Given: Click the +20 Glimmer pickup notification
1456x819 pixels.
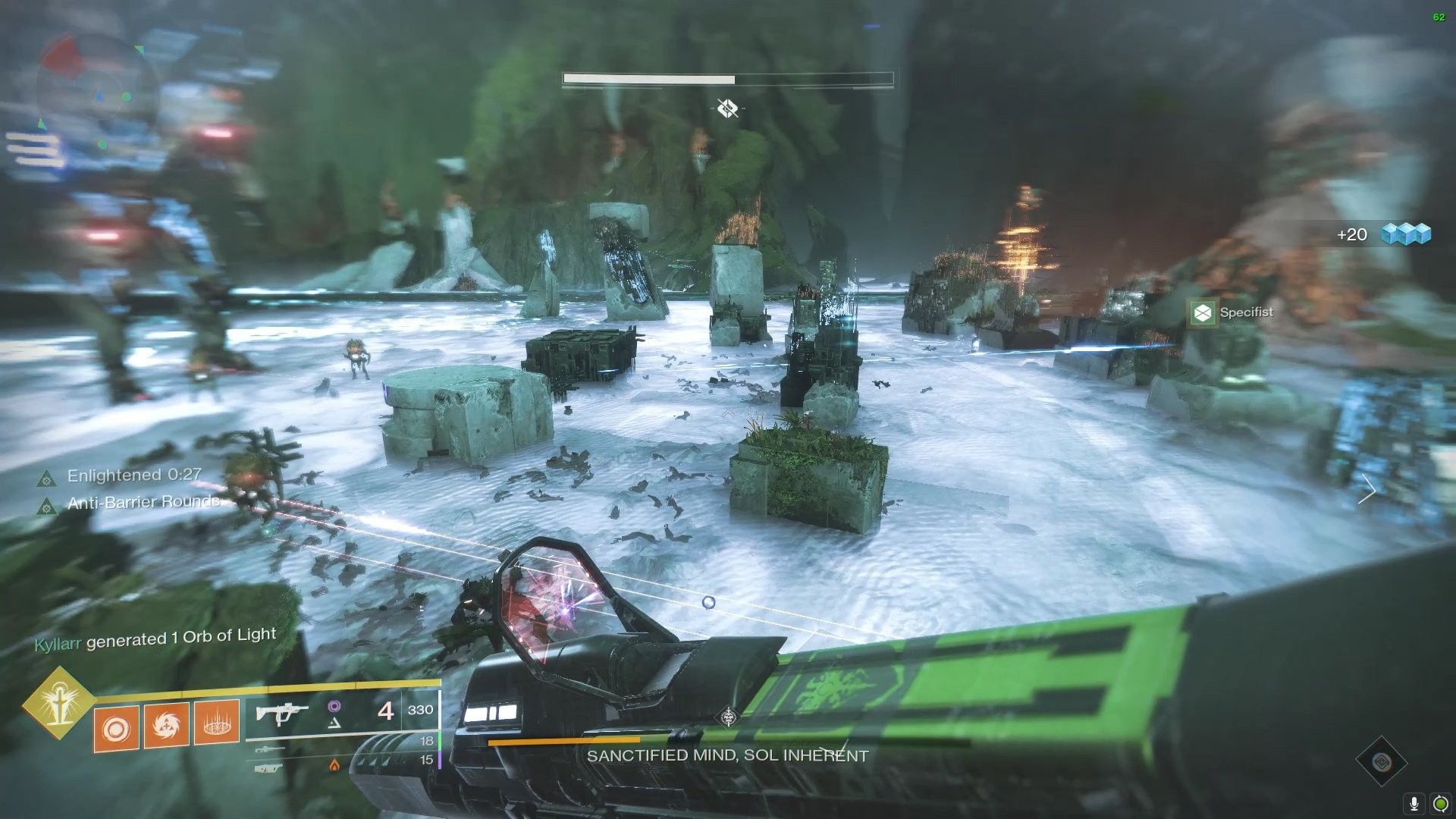Looking at the screenshot, I should coord(1384,234).
